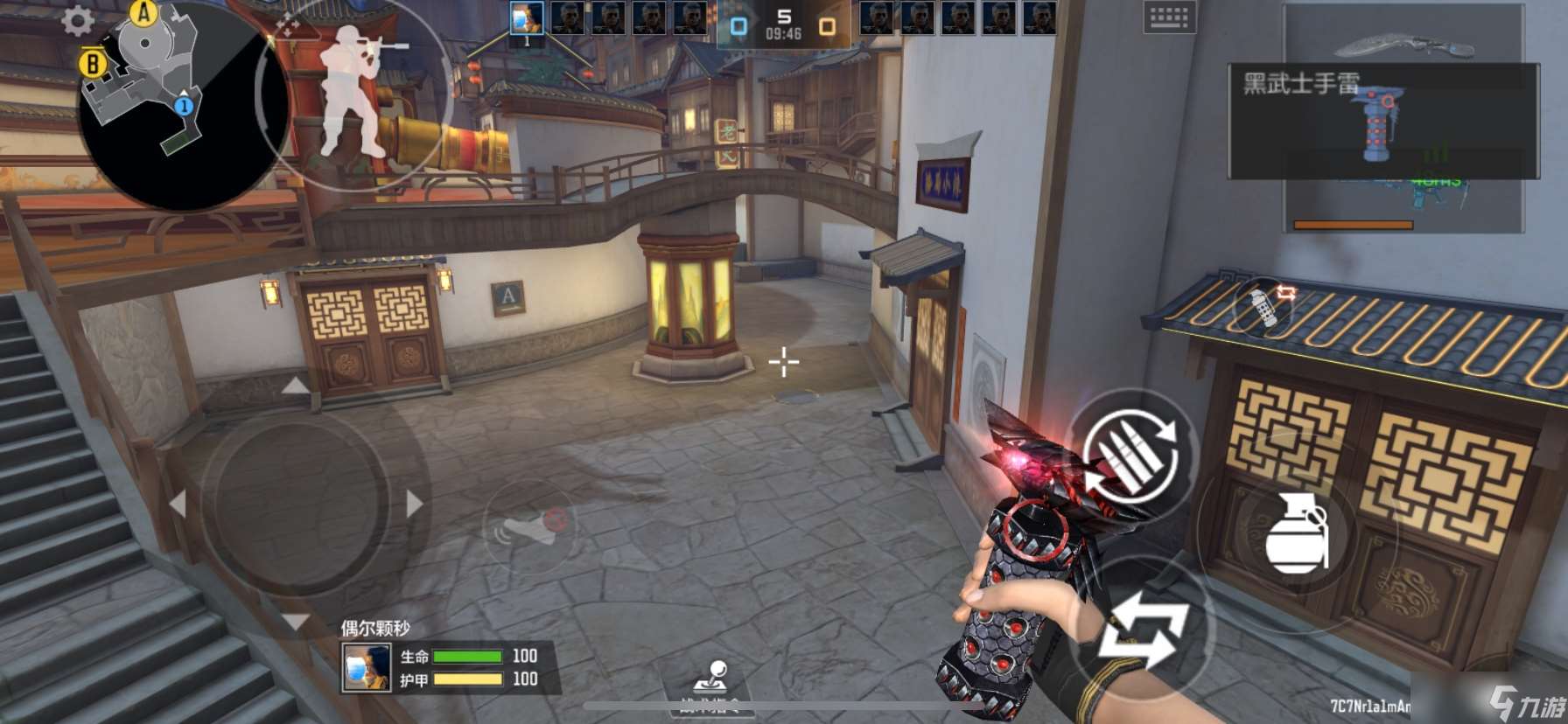The height and width of the screenshot is (724, 1568).
Task: Tap the movement joystick's right arrow
Action: click(x=415, y=505)
